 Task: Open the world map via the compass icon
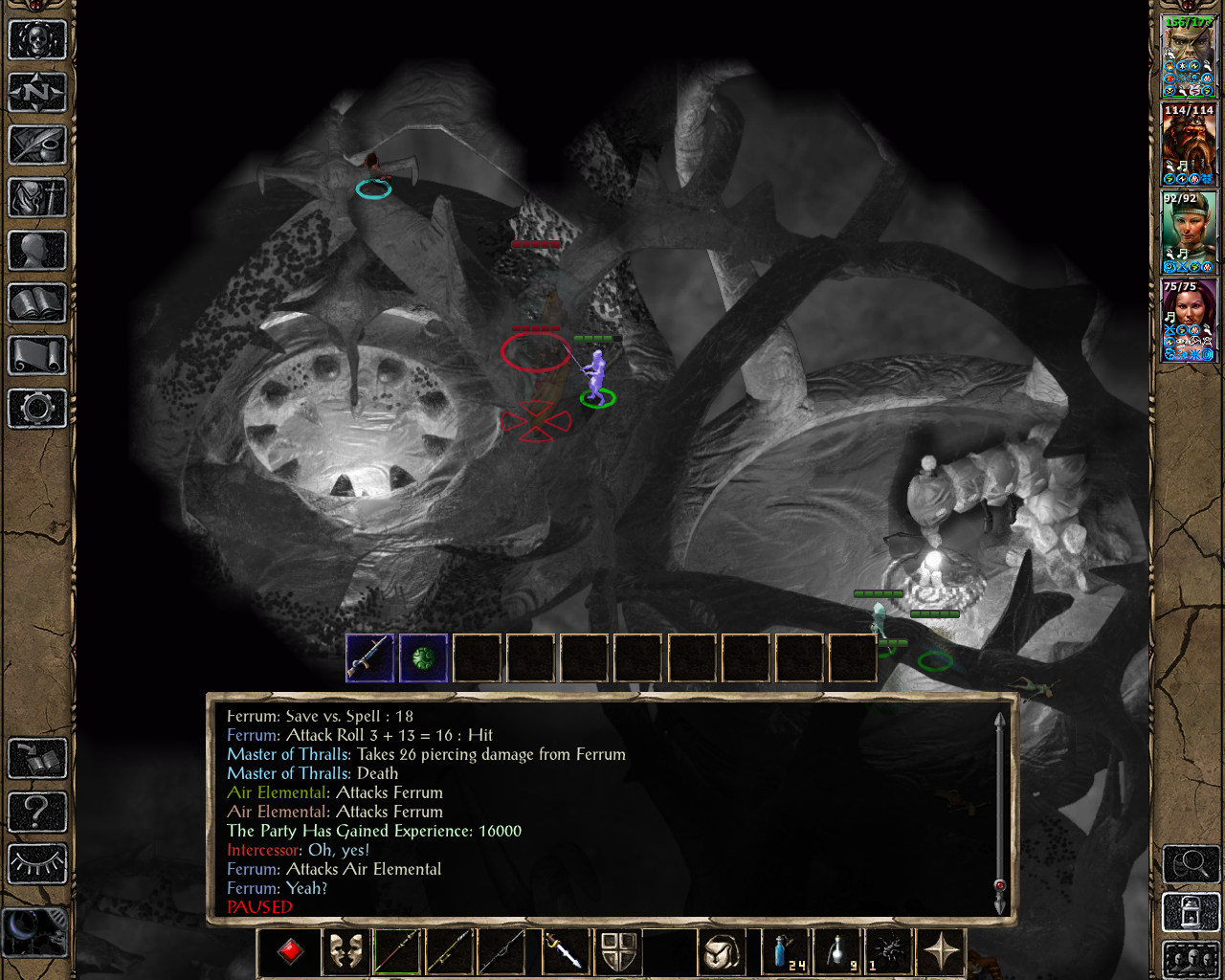[x=36, y=93]
